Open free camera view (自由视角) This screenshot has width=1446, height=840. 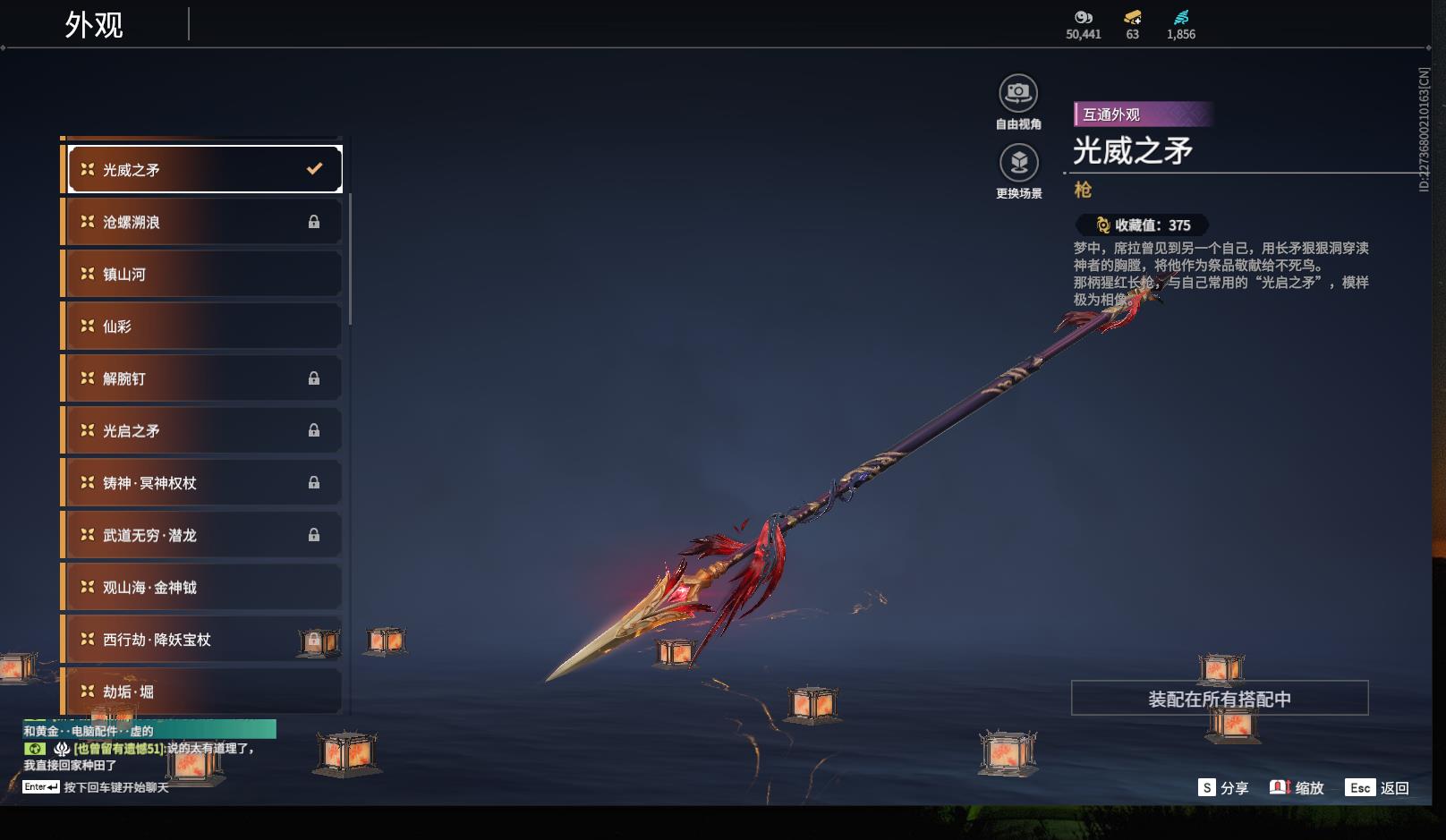(x=1018, y=94)
